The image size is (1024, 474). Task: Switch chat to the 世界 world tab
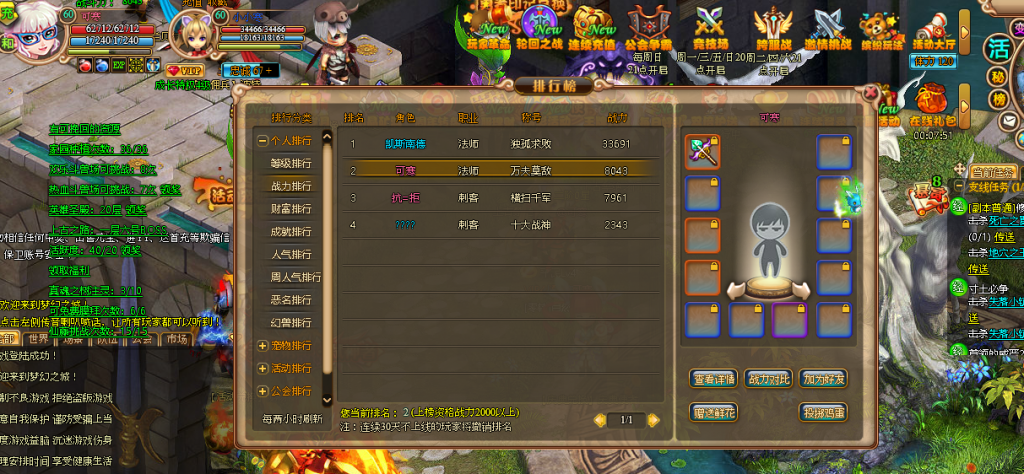(x=38, y=339)
